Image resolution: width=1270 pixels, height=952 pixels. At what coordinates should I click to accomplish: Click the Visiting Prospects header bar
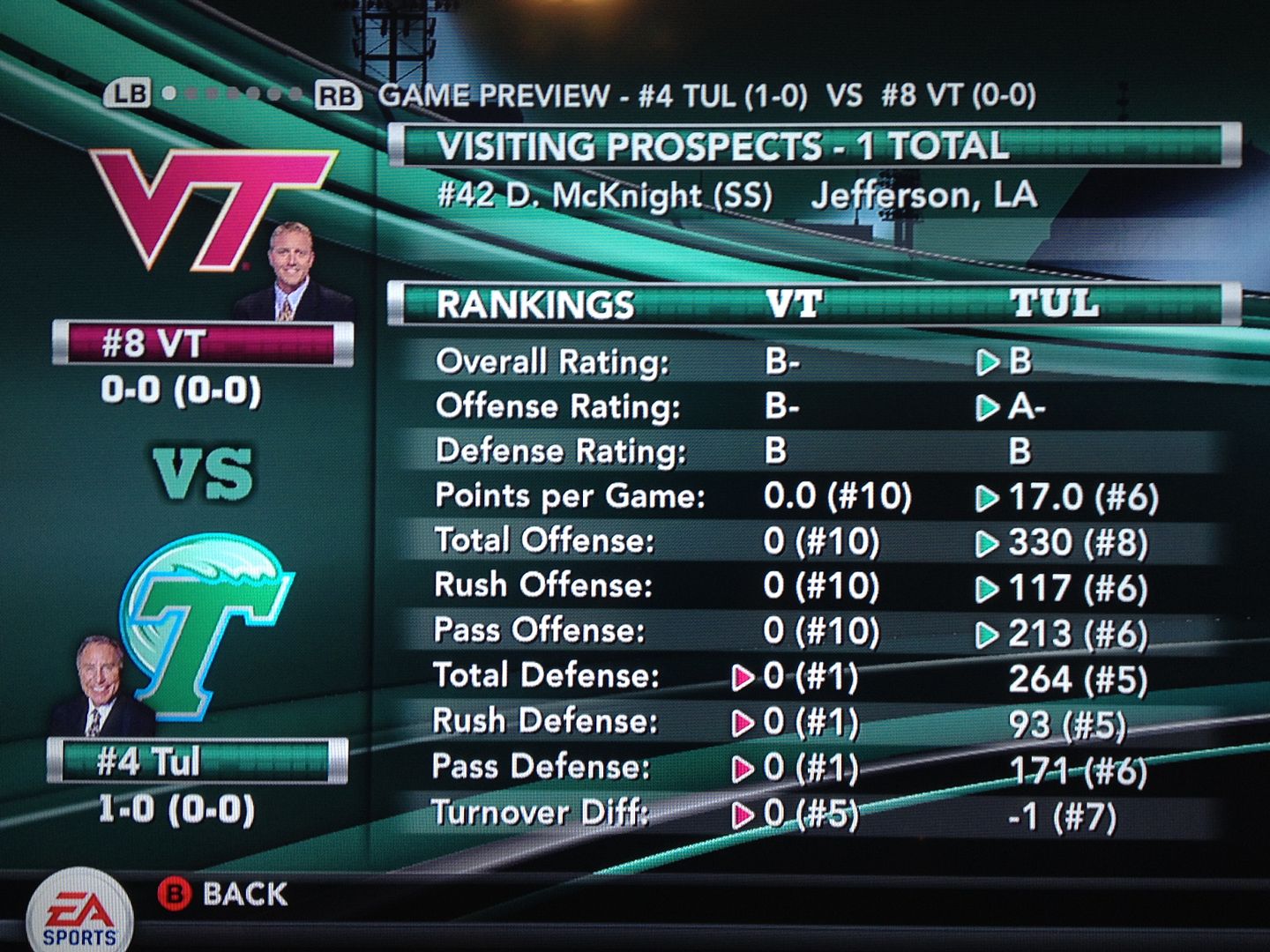(813, 145)
